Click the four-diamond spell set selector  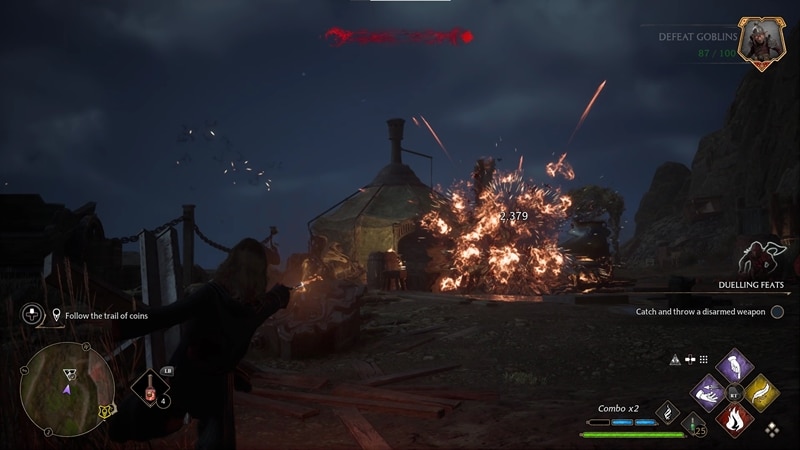773,428
